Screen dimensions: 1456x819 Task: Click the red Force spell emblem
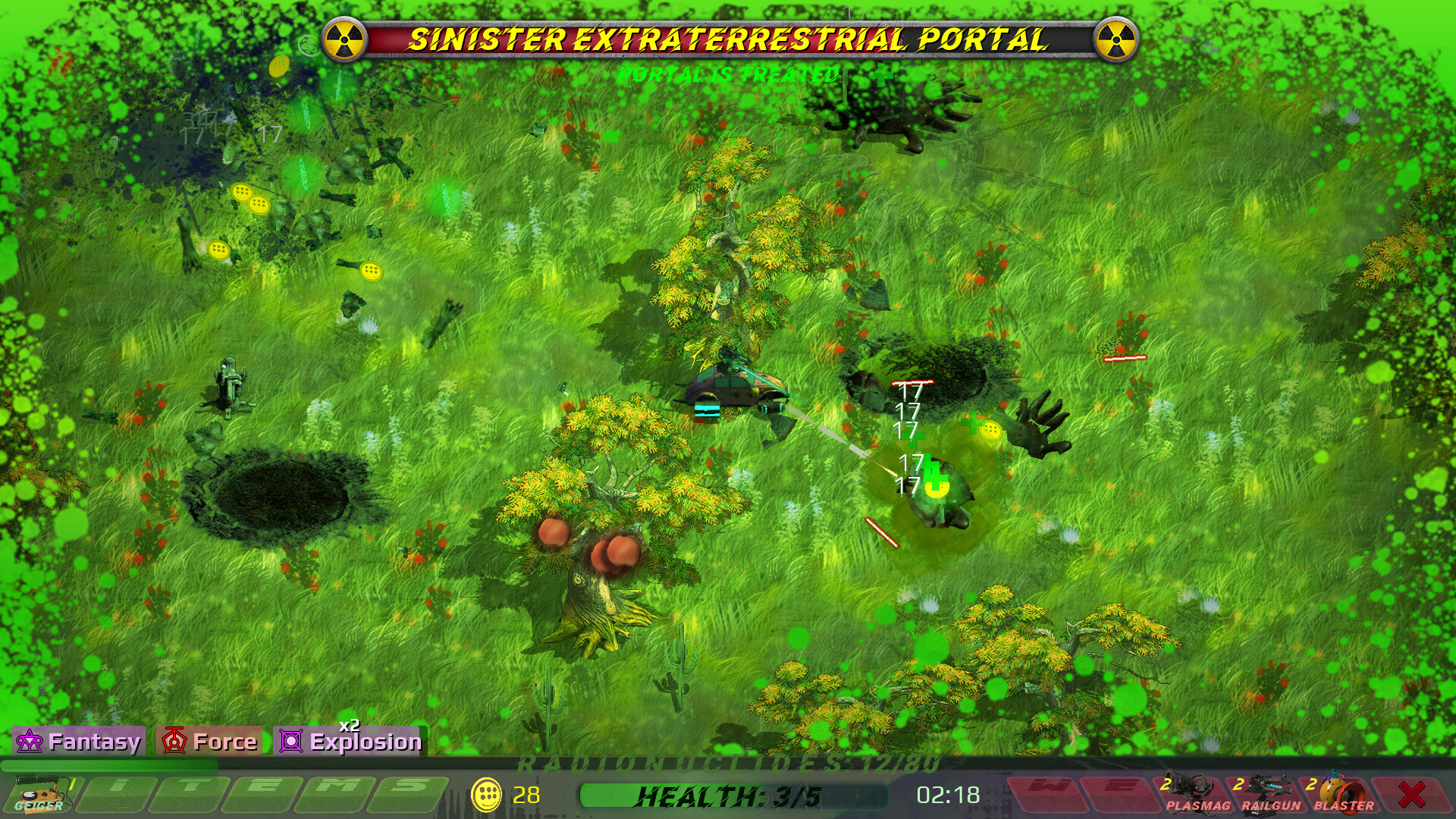click(174, 741)
